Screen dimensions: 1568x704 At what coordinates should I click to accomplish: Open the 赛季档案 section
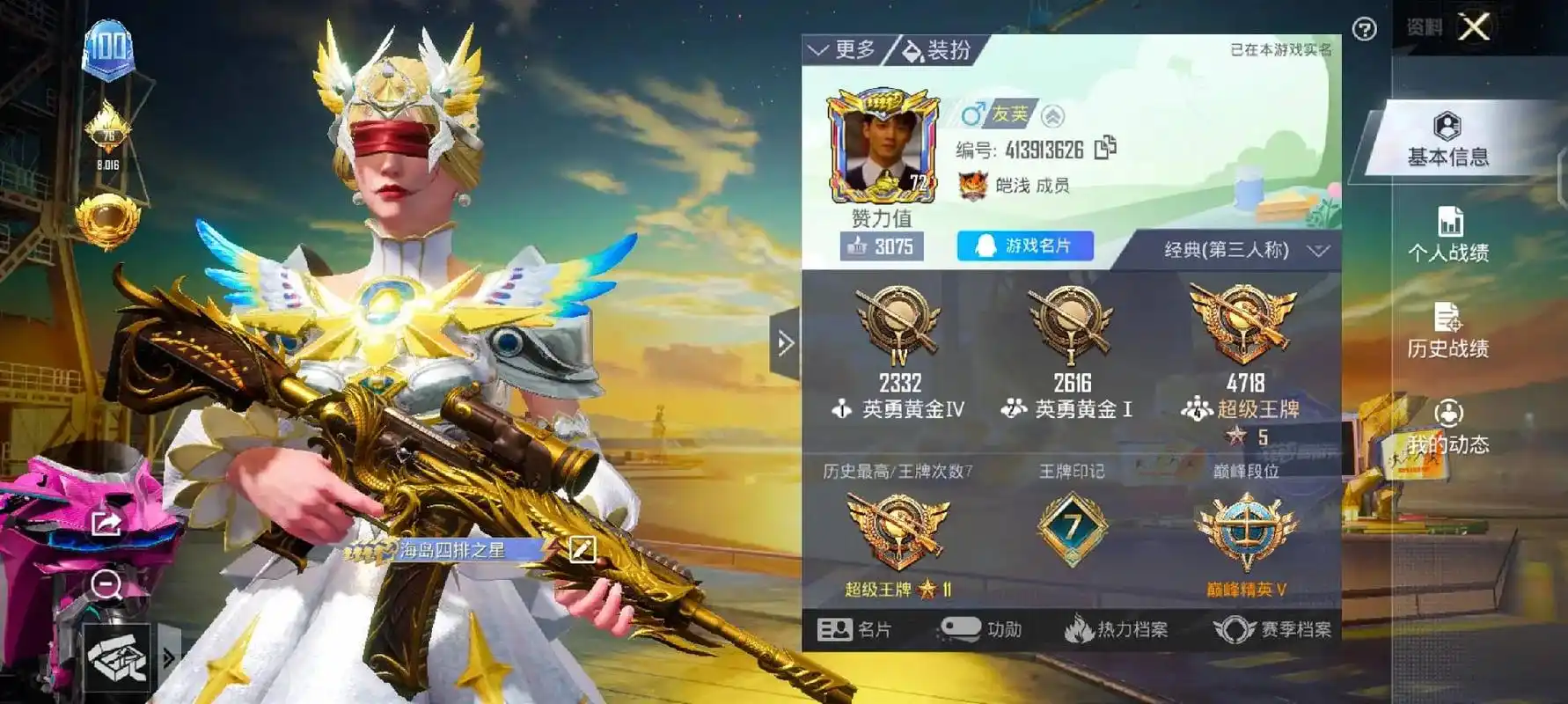pyautogui.click(x=1271, y=629)
